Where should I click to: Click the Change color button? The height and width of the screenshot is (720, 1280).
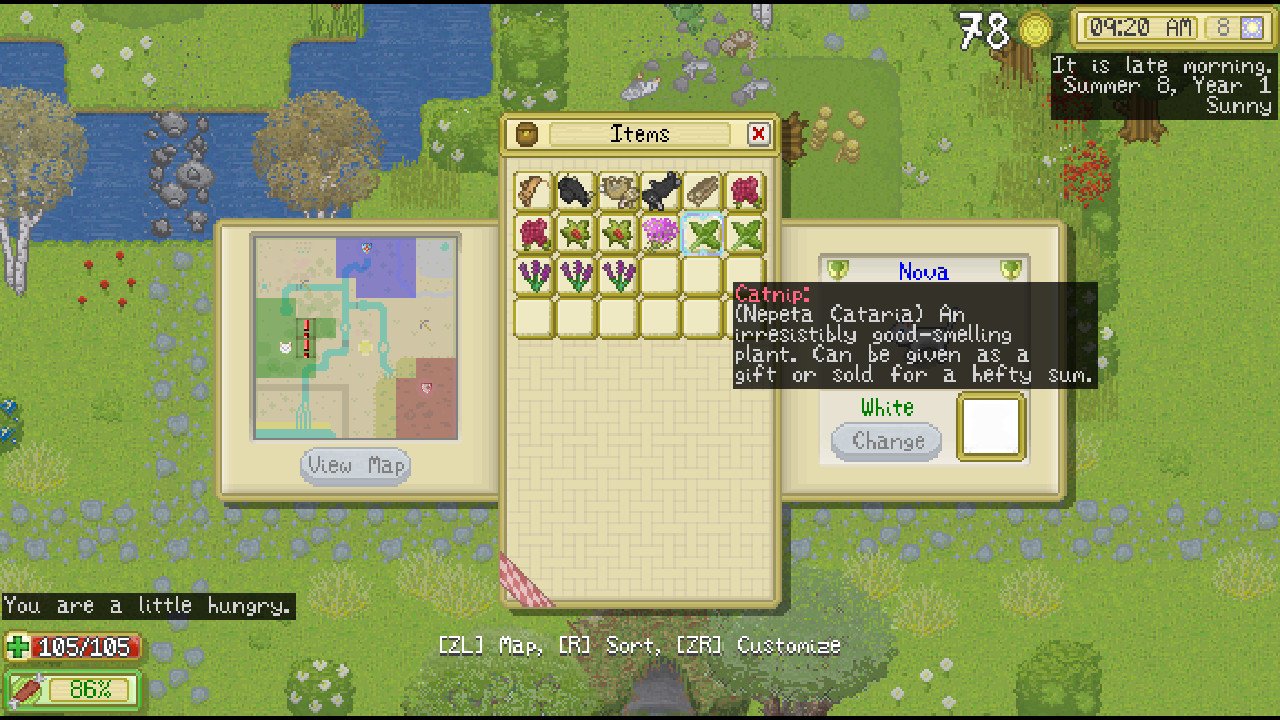click(x=887, y=441)
